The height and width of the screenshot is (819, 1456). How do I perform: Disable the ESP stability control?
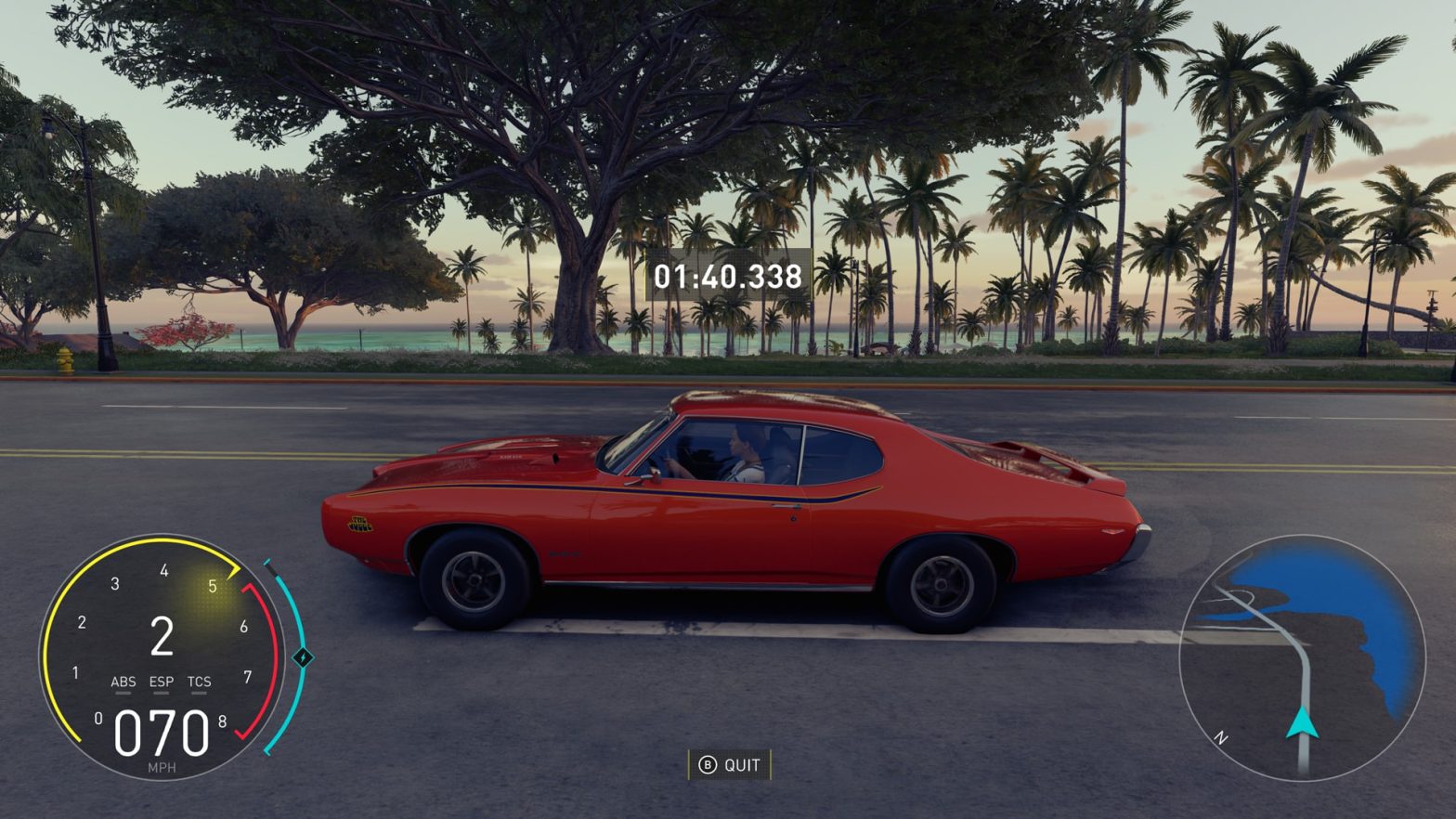click(x=160, y=681)
